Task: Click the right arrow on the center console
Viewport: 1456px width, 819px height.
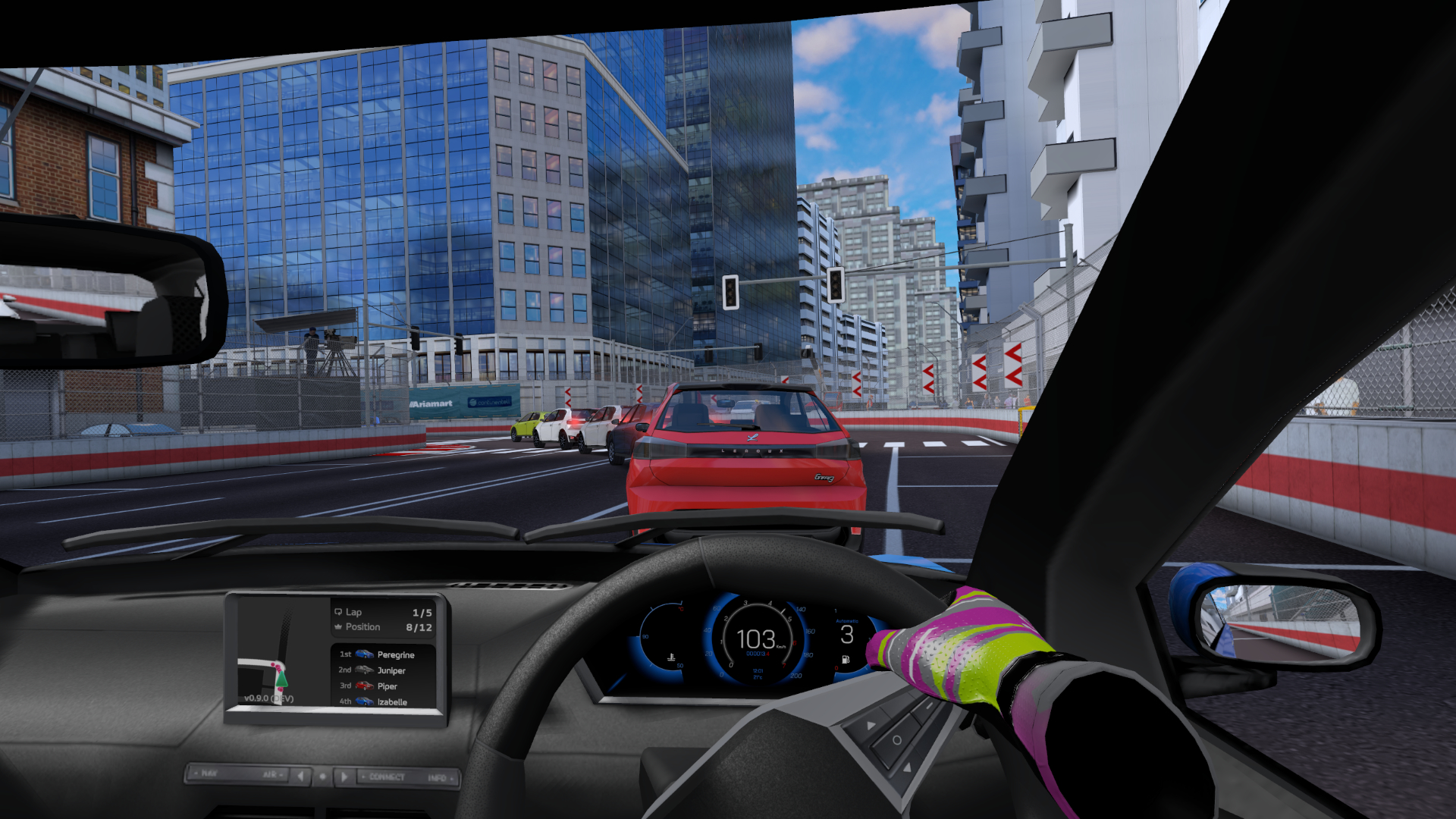Action: click(344, 777)
